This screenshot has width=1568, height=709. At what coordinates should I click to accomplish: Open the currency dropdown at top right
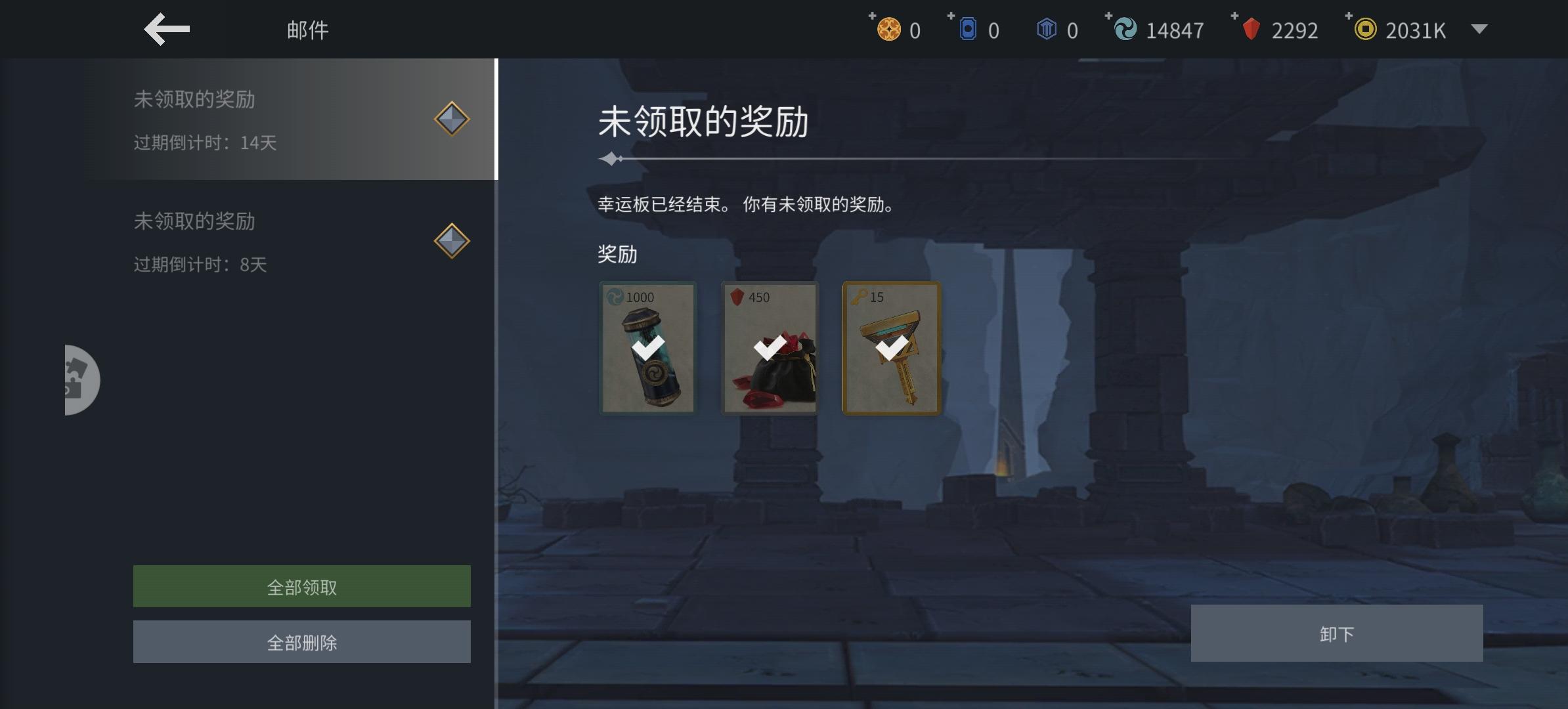[1479, 29]
